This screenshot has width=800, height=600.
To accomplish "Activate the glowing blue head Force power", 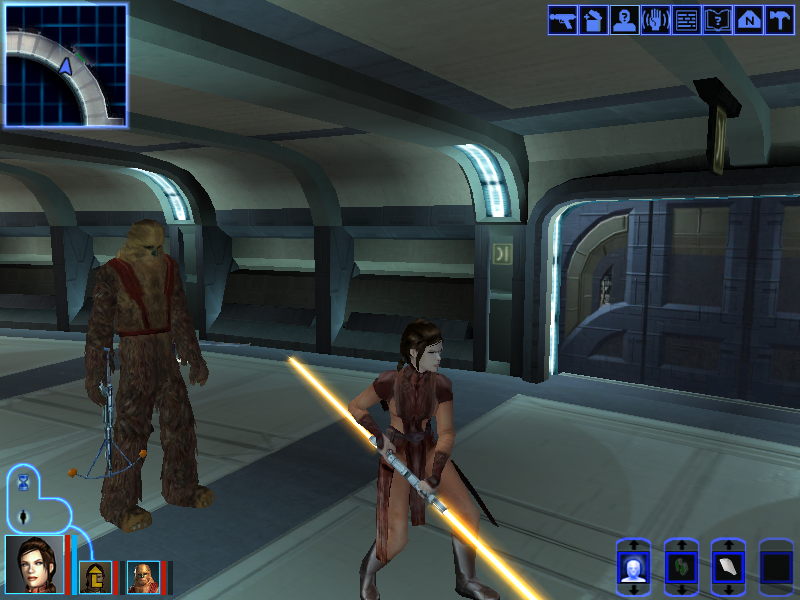I will [x=633, y=569].
